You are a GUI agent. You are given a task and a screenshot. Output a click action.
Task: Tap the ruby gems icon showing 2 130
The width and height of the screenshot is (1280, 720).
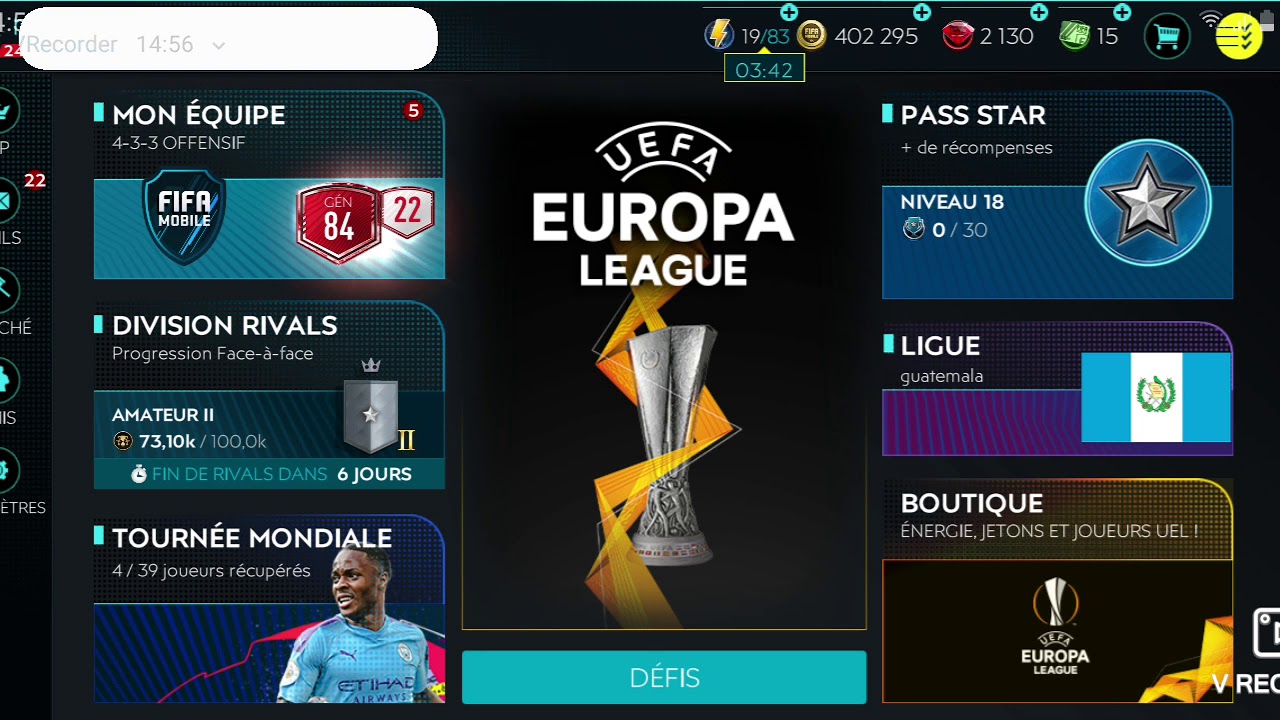960,35
